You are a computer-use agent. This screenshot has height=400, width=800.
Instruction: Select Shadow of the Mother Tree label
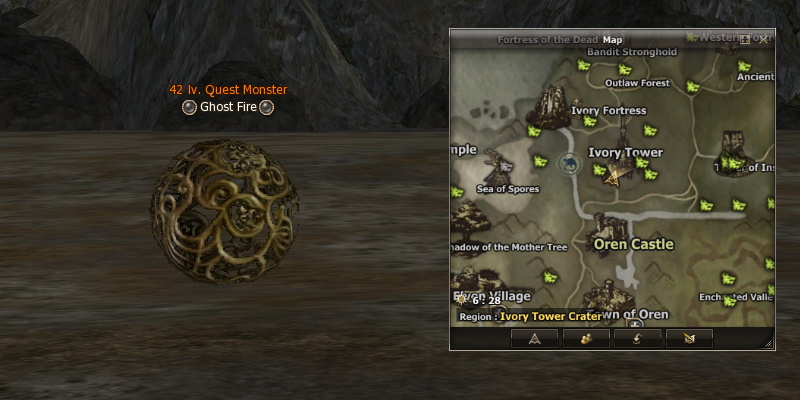pyautogui.click(x=510, y=247)
